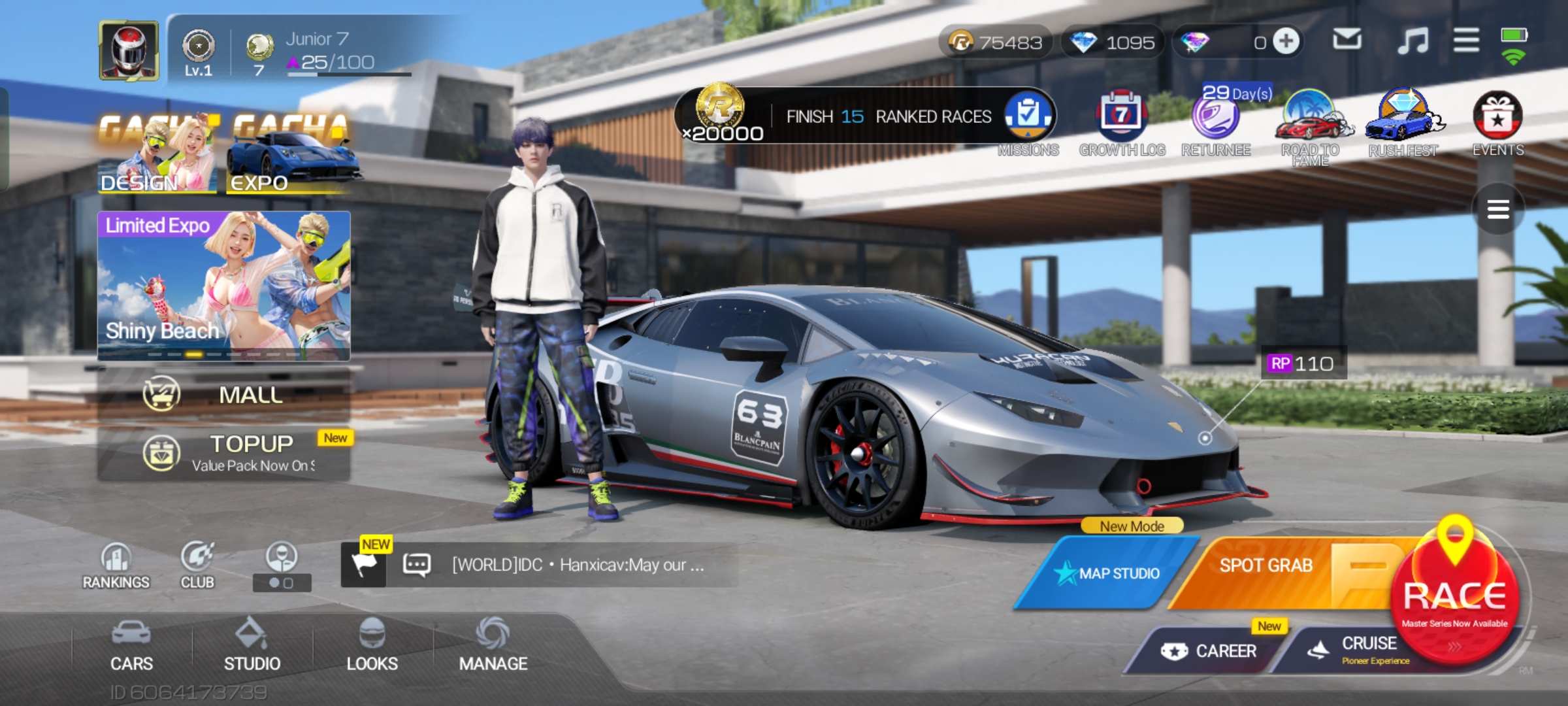Screen dimensions: 1568x706
Task: Open the MISSIONS clipboard icon
Action: click(x=1028, y=116)
